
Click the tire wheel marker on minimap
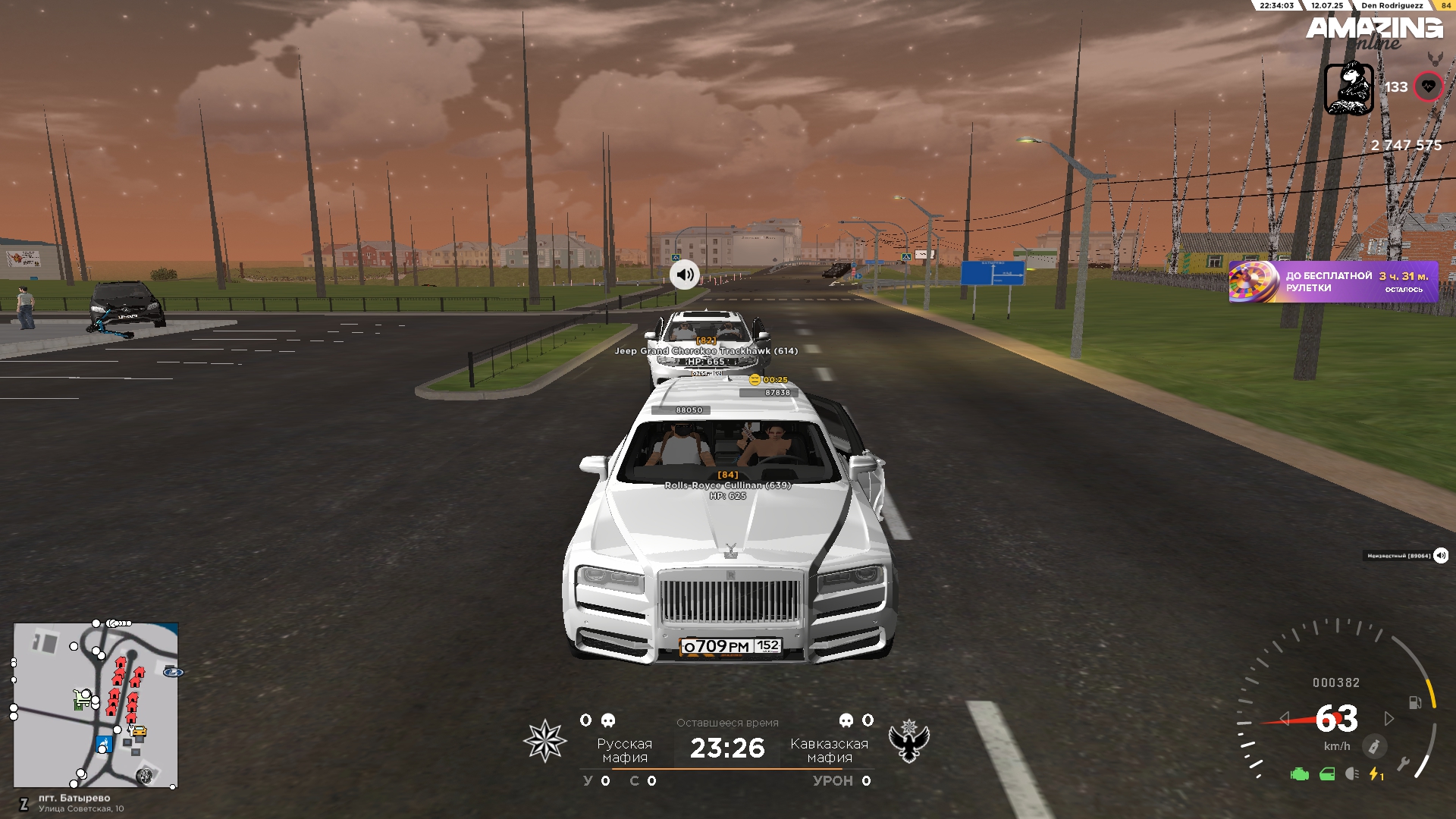(x=144, y=775)
